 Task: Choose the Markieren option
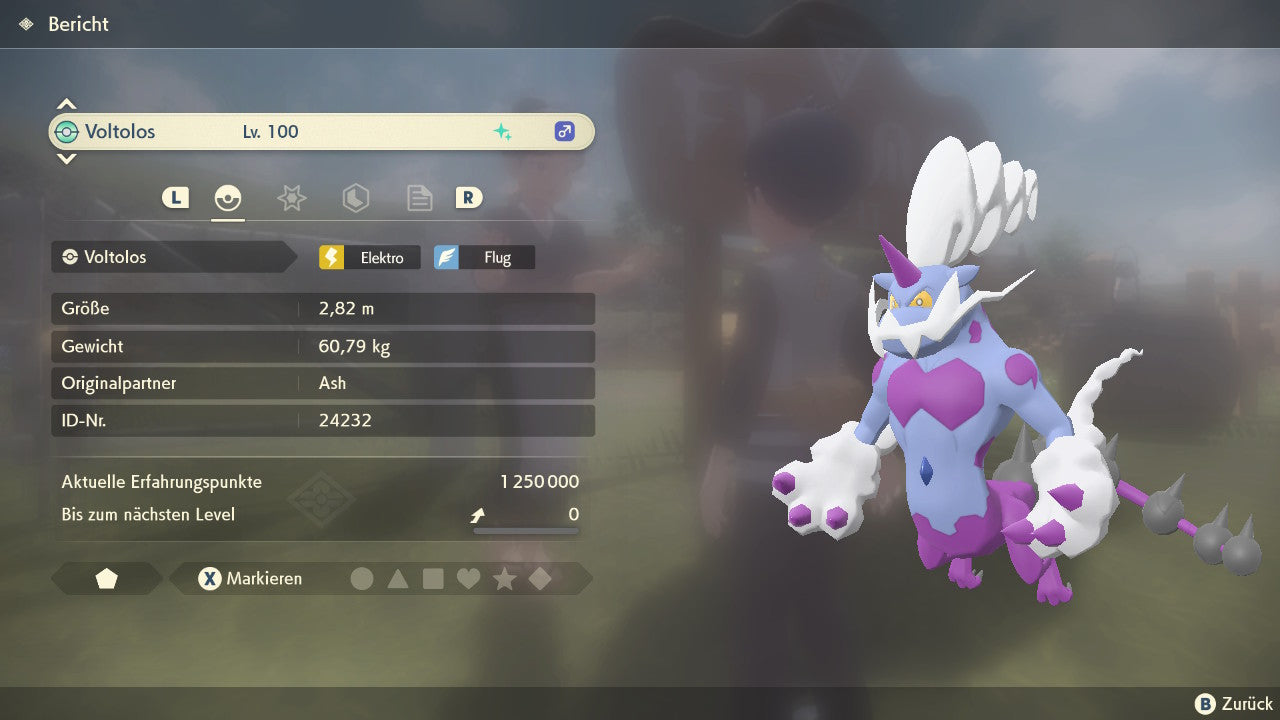[x=251, y=579]
